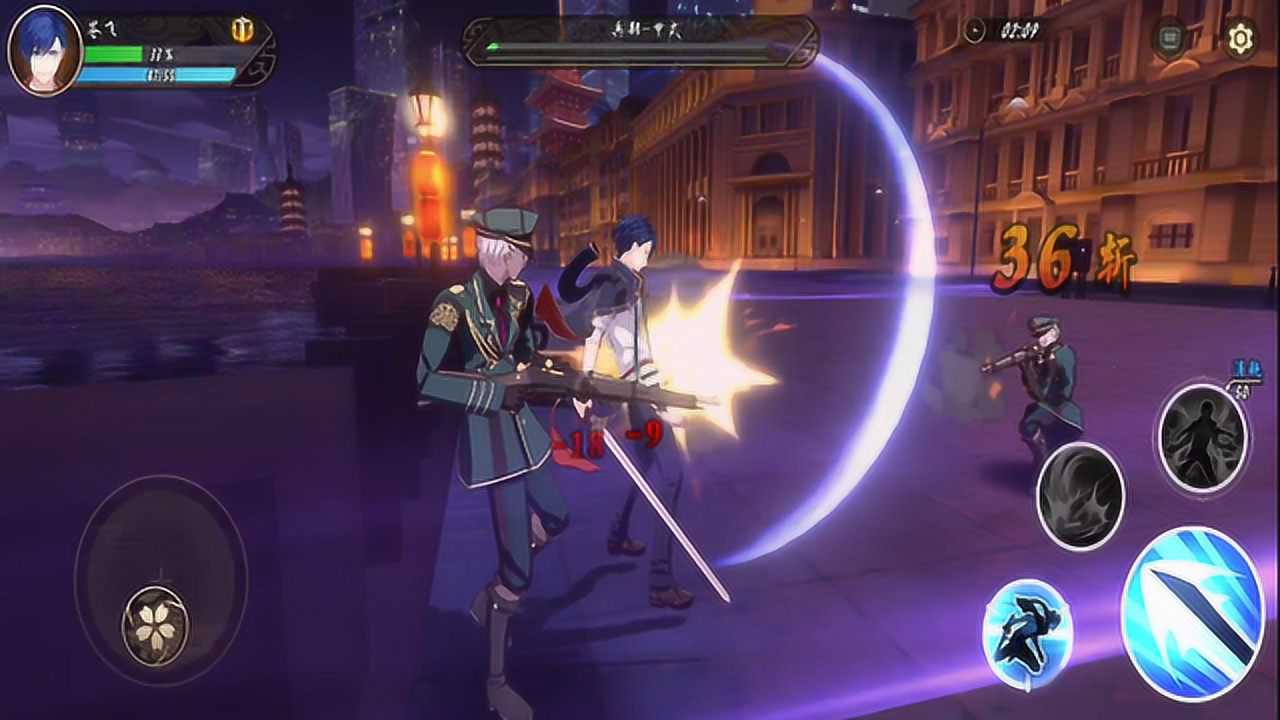Screen dimensions: 1280x720
Task: Tap the blue-haired character portrait
Action: pos(44,49)
